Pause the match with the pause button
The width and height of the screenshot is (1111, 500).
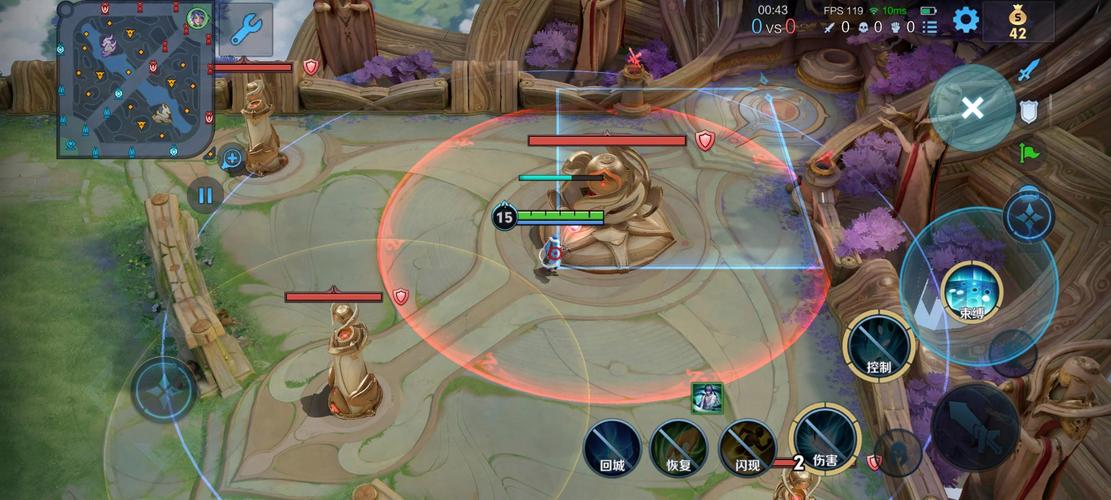coord(205,195)
